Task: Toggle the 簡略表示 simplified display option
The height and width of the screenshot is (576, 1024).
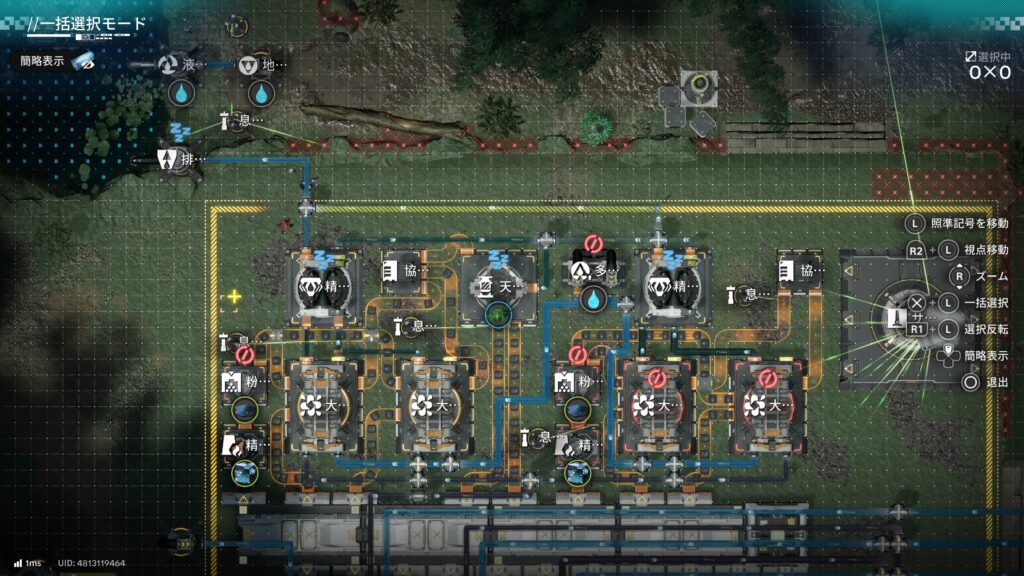Action: point(57,61)
